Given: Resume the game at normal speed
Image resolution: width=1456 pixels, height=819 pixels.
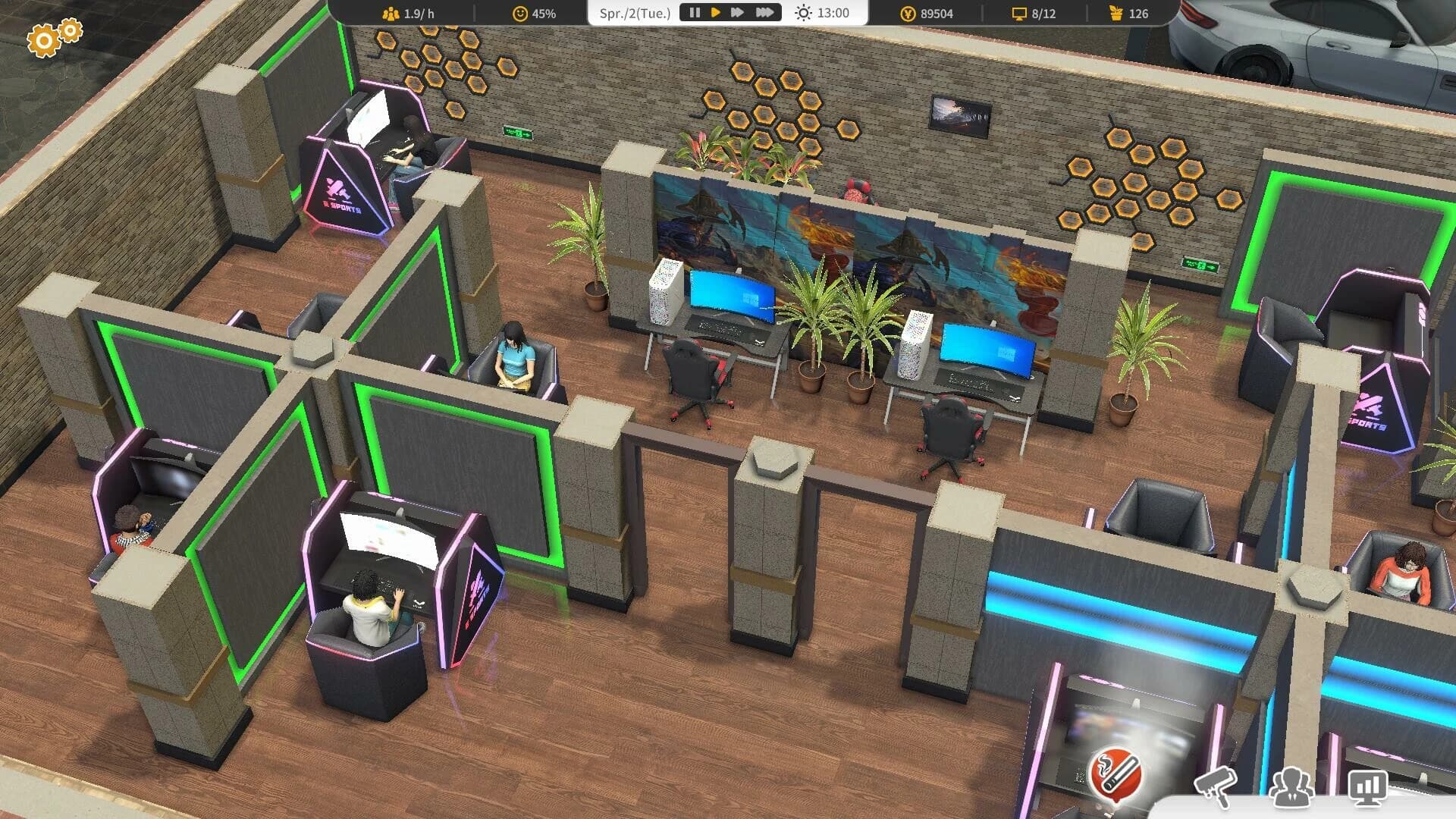Looking at the screenshot, I should coord(716,12).
